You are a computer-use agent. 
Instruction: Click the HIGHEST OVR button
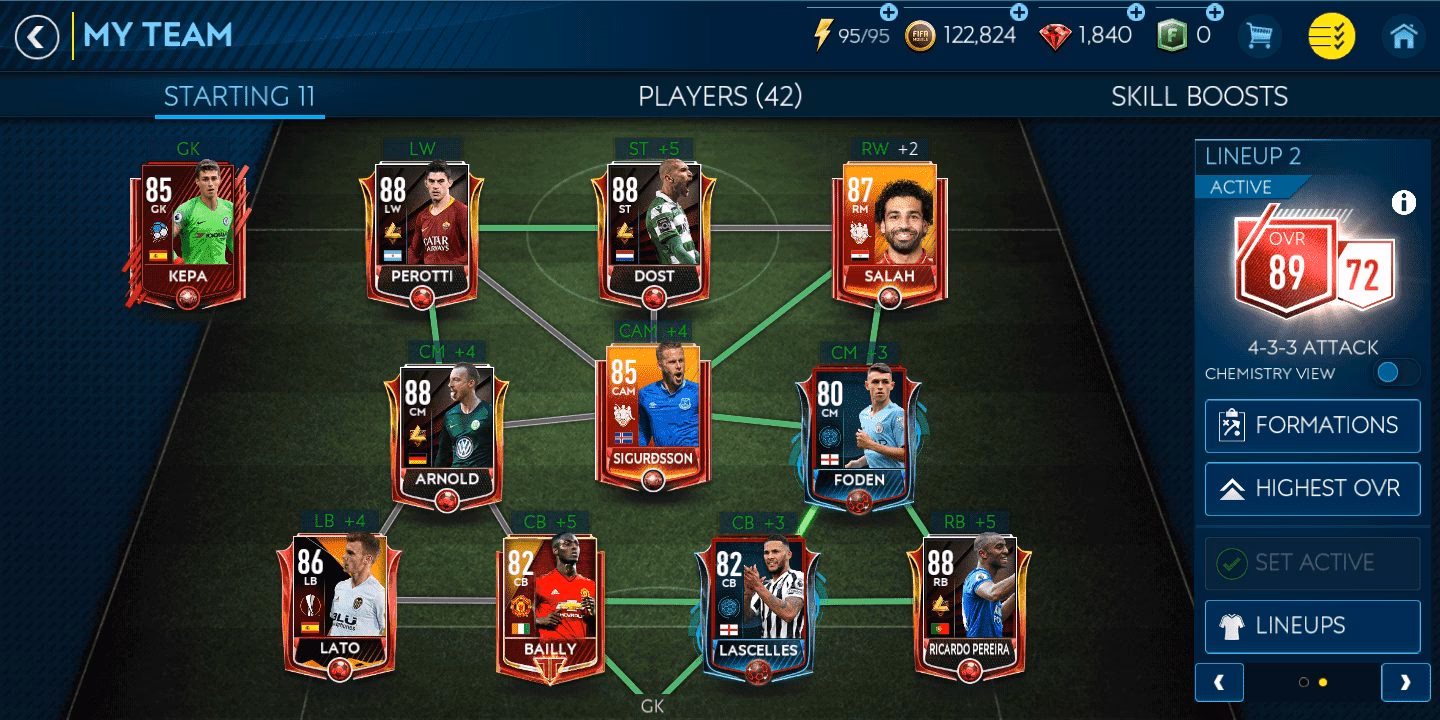[x=1311, y=488]
